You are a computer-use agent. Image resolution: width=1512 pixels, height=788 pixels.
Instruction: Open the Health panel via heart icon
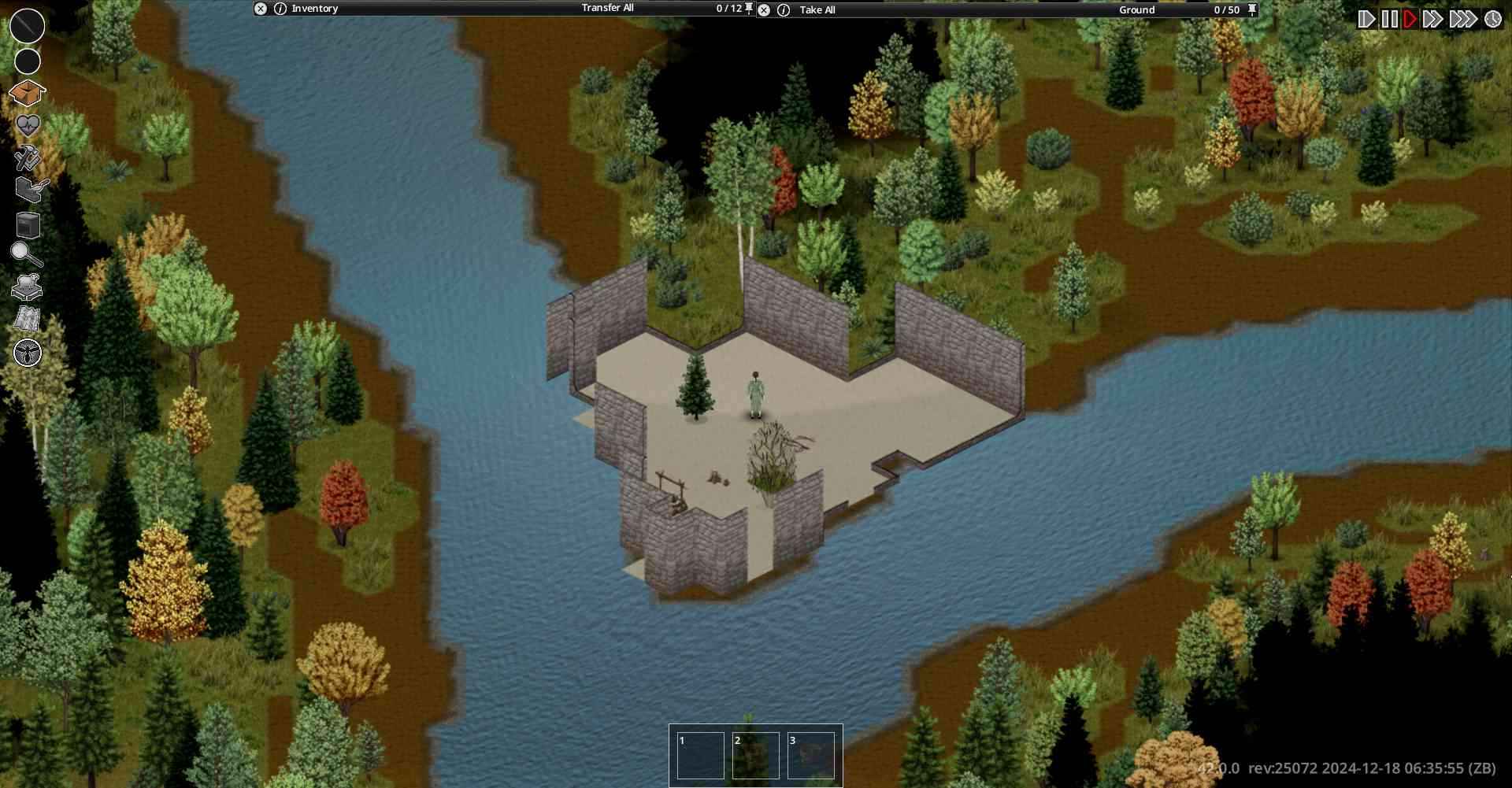click(x=28, y=124)
